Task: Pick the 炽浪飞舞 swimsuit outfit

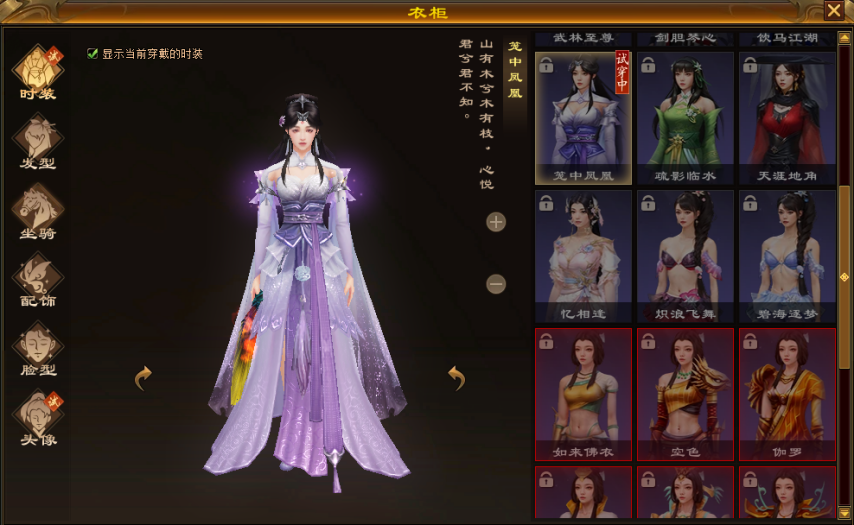Action: [x=685, y=255]
